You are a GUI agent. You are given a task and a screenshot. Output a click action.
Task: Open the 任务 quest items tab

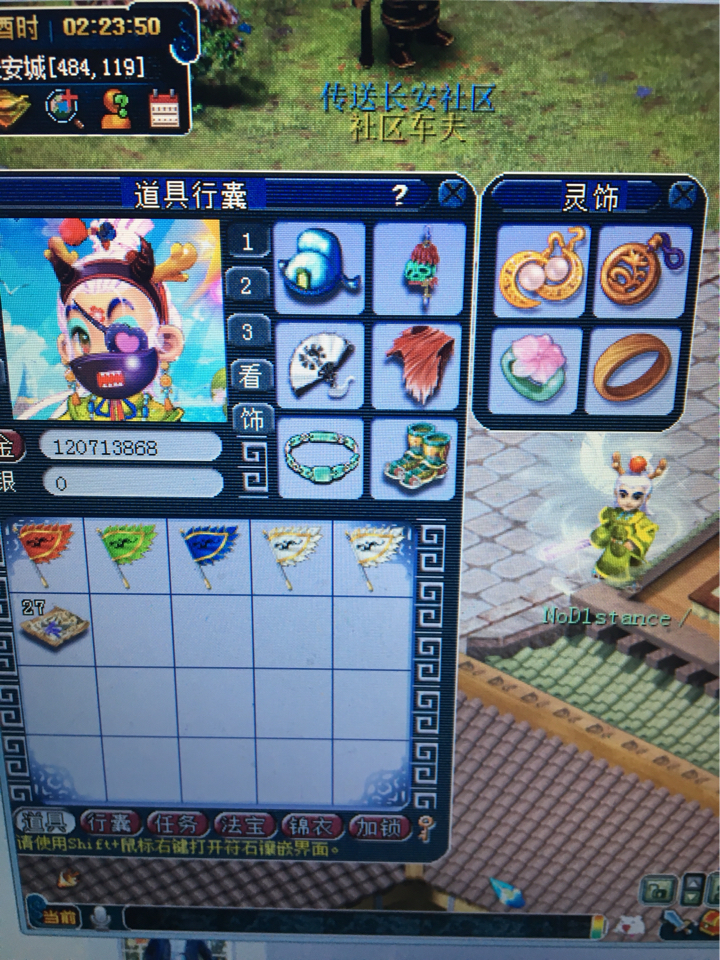tap(178, 824)
